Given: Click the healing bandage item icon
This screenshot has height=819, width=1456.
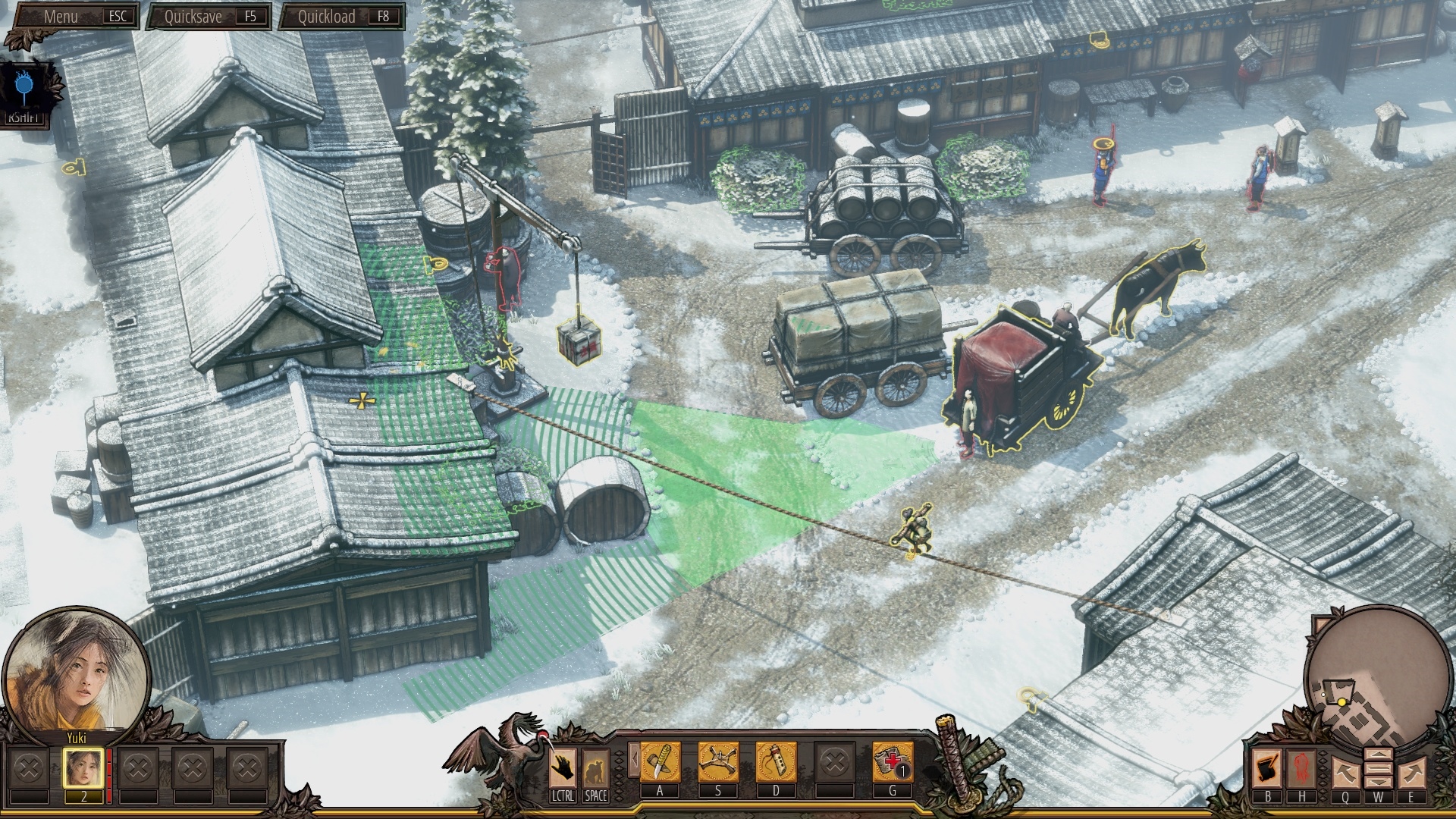Looking at the screenshot, I should click(x=890, y=763).
